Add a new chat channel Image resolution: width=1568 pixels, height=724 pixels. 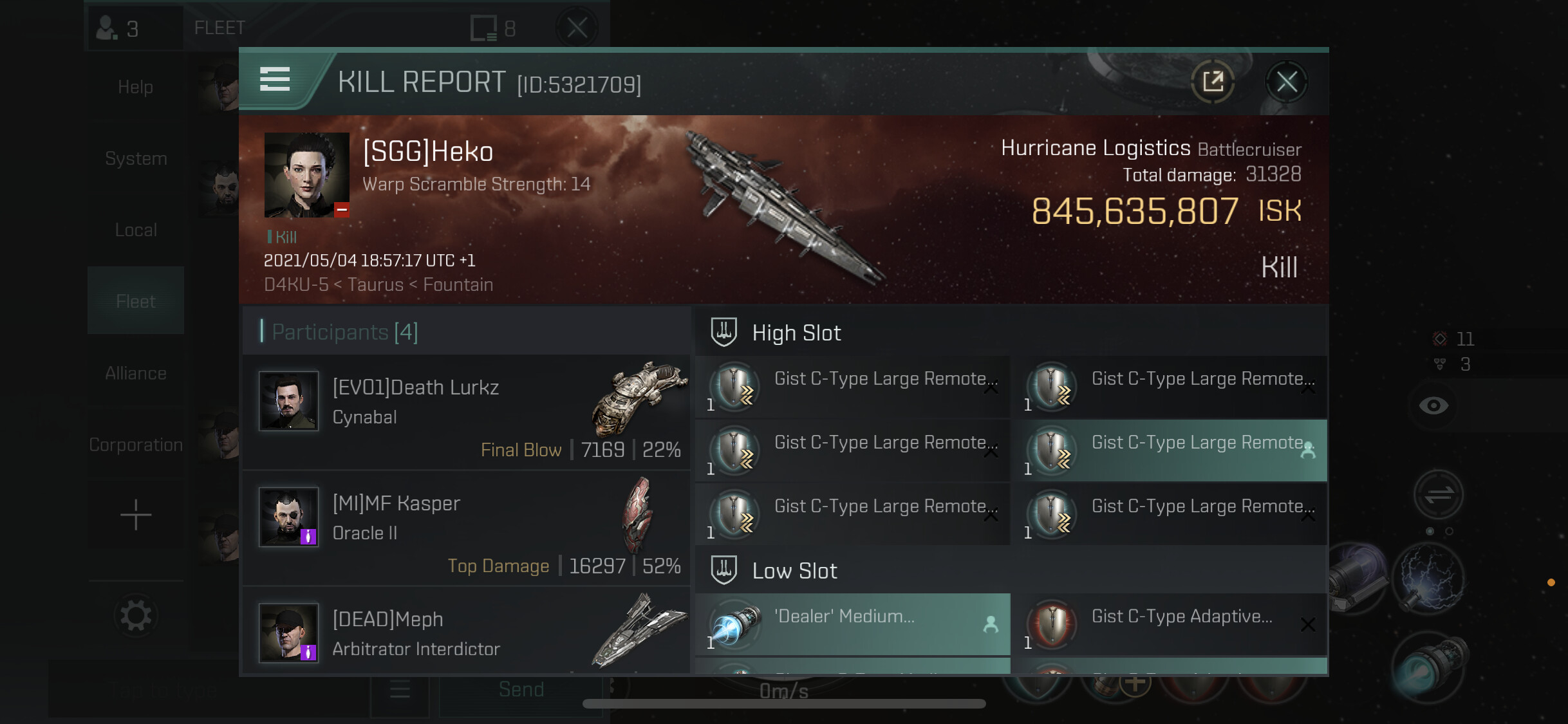[x=136, y=515]
